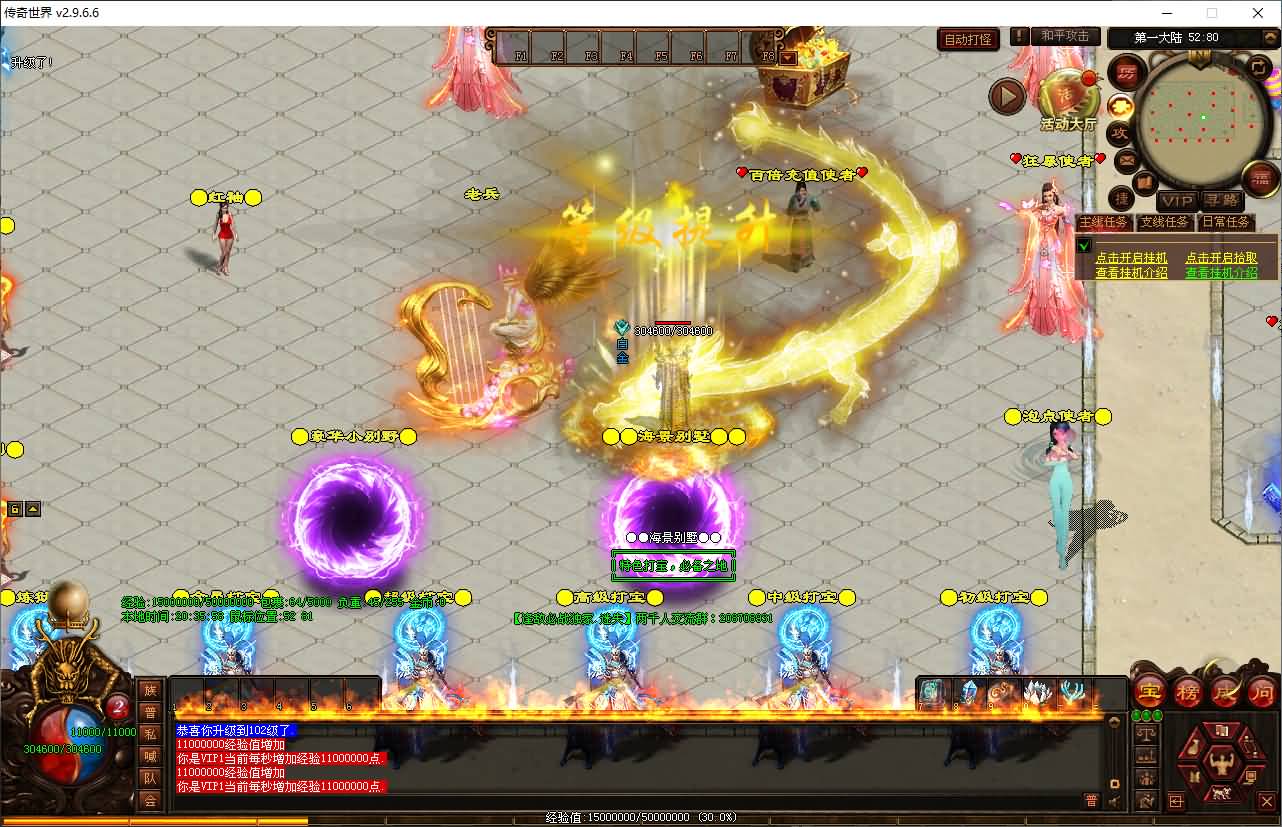The image size is (1282, 827).
Task: Switch the 和平攻击 attack mode
Action: pos(1065,36)
